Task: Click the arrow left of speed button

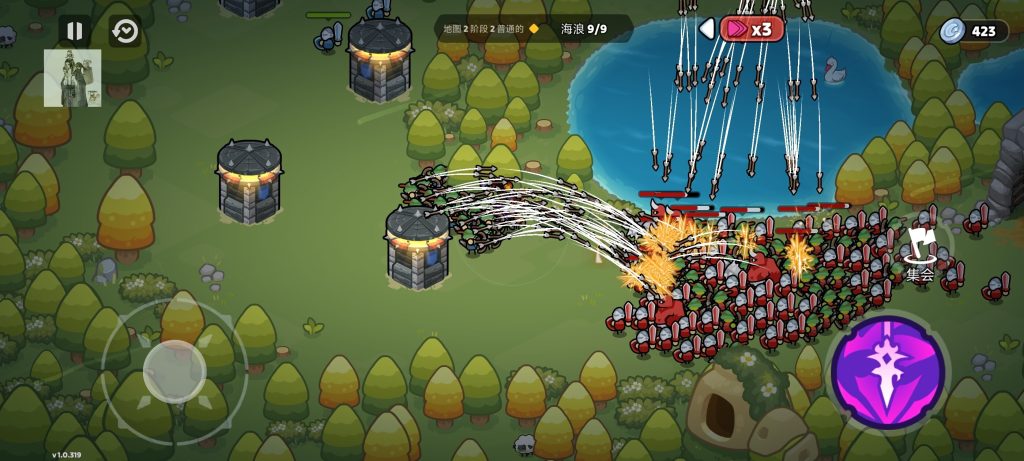Action: point(707,29)
